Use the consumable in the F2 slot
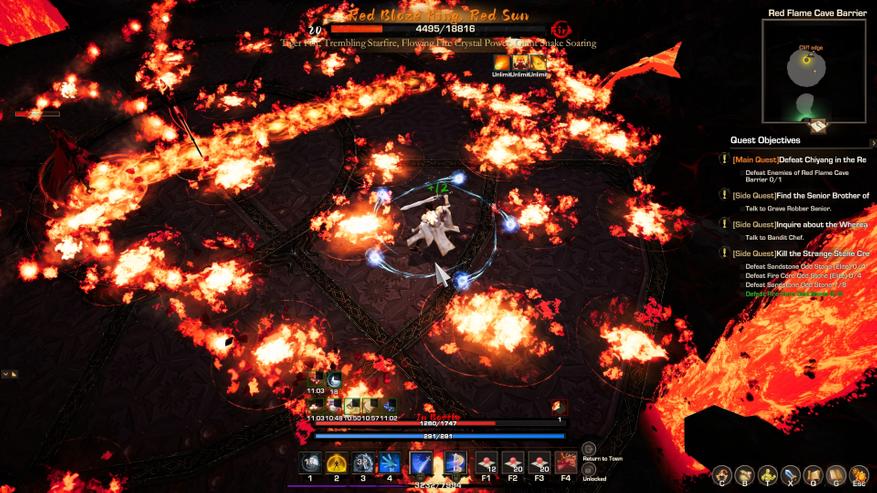 (513, 463)
